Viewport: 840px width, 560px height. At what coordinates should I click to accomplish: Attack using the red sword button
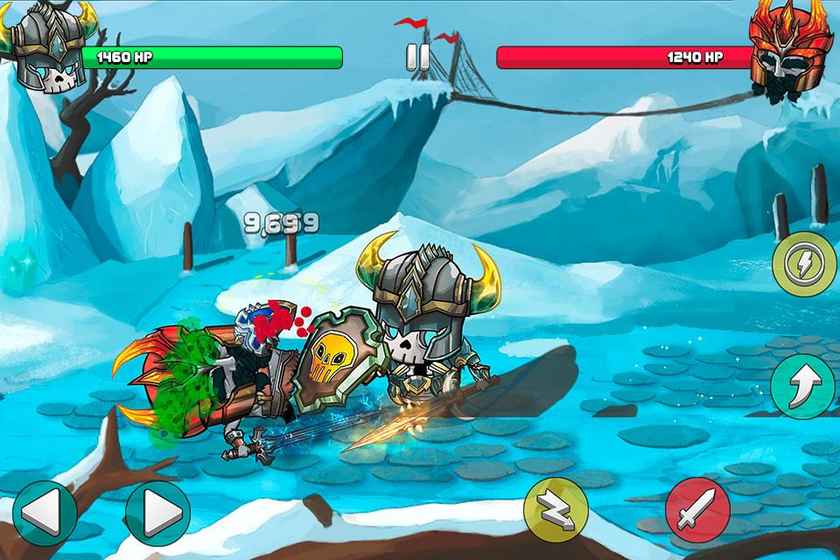(698, 510)
